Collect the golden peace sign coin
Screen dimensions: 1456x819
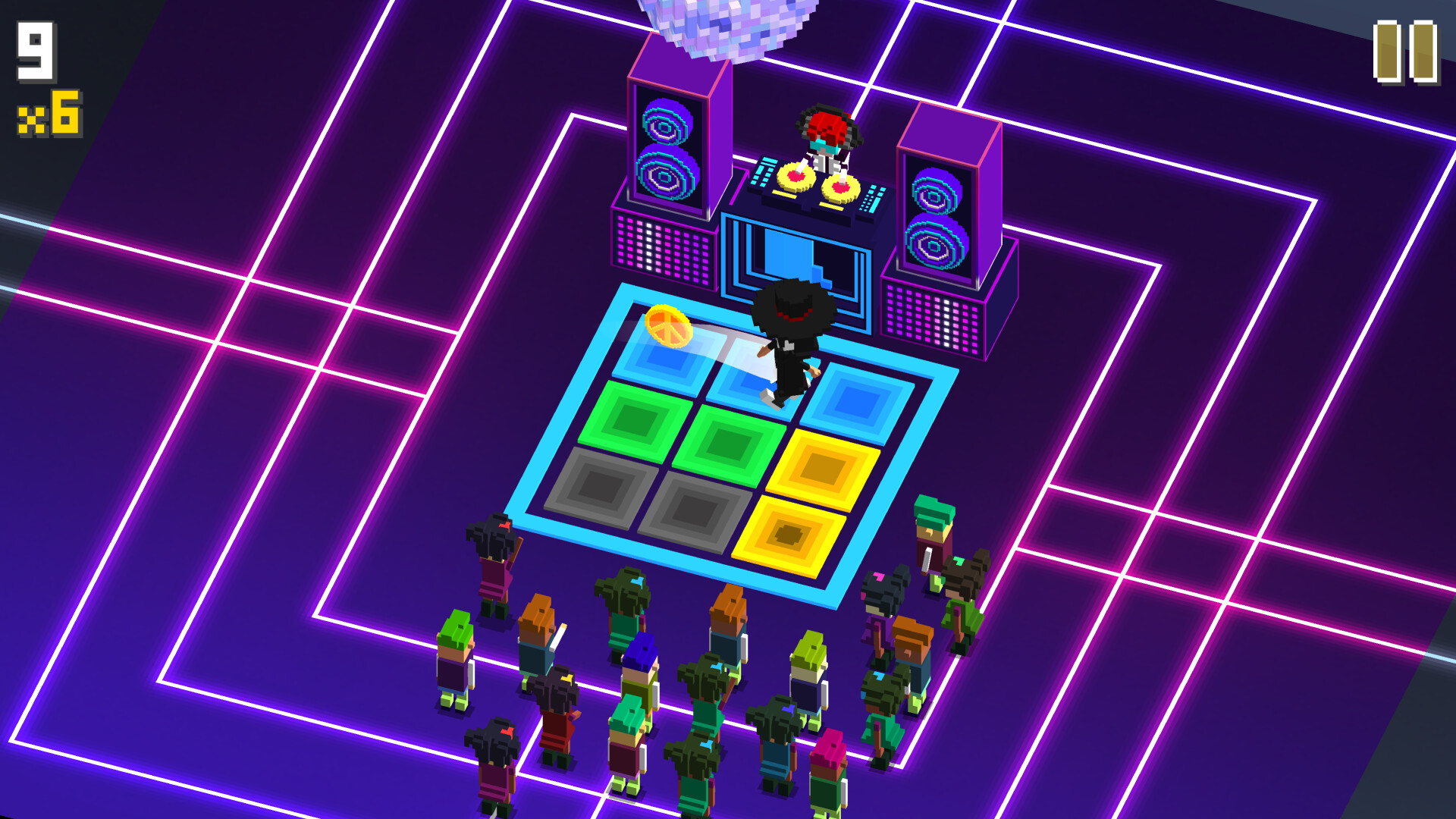tap(667, 326)
